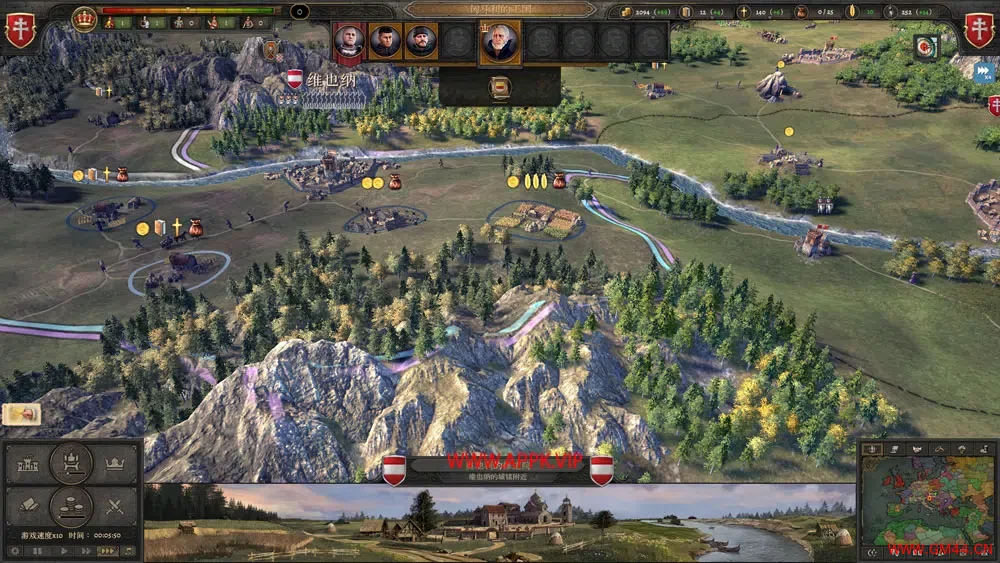The width and height of the screenshot is (1000, 563).
Task: Select the mustached court member with hat
Action: tap(420, 42)
